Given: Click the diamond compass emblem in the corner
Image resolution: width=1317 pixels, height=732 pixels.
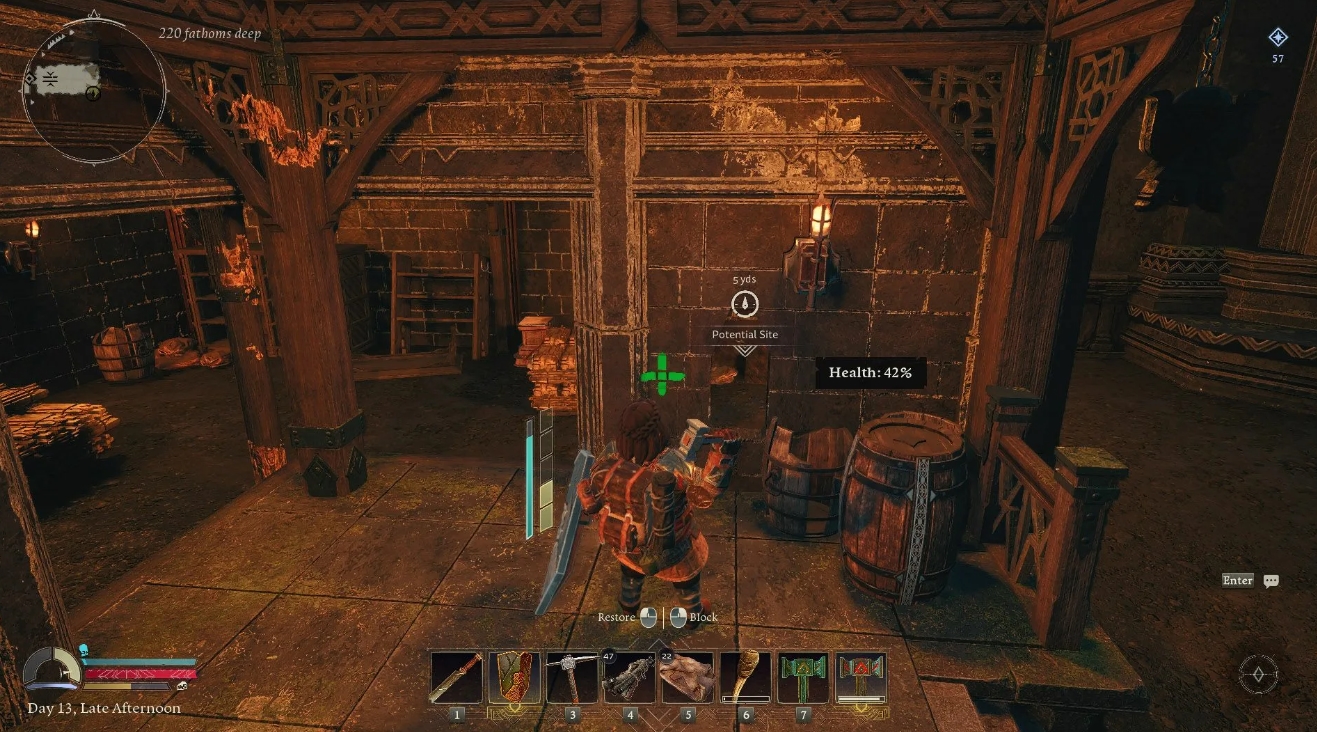Looking at the screenshot, I should click(1258, 673).
